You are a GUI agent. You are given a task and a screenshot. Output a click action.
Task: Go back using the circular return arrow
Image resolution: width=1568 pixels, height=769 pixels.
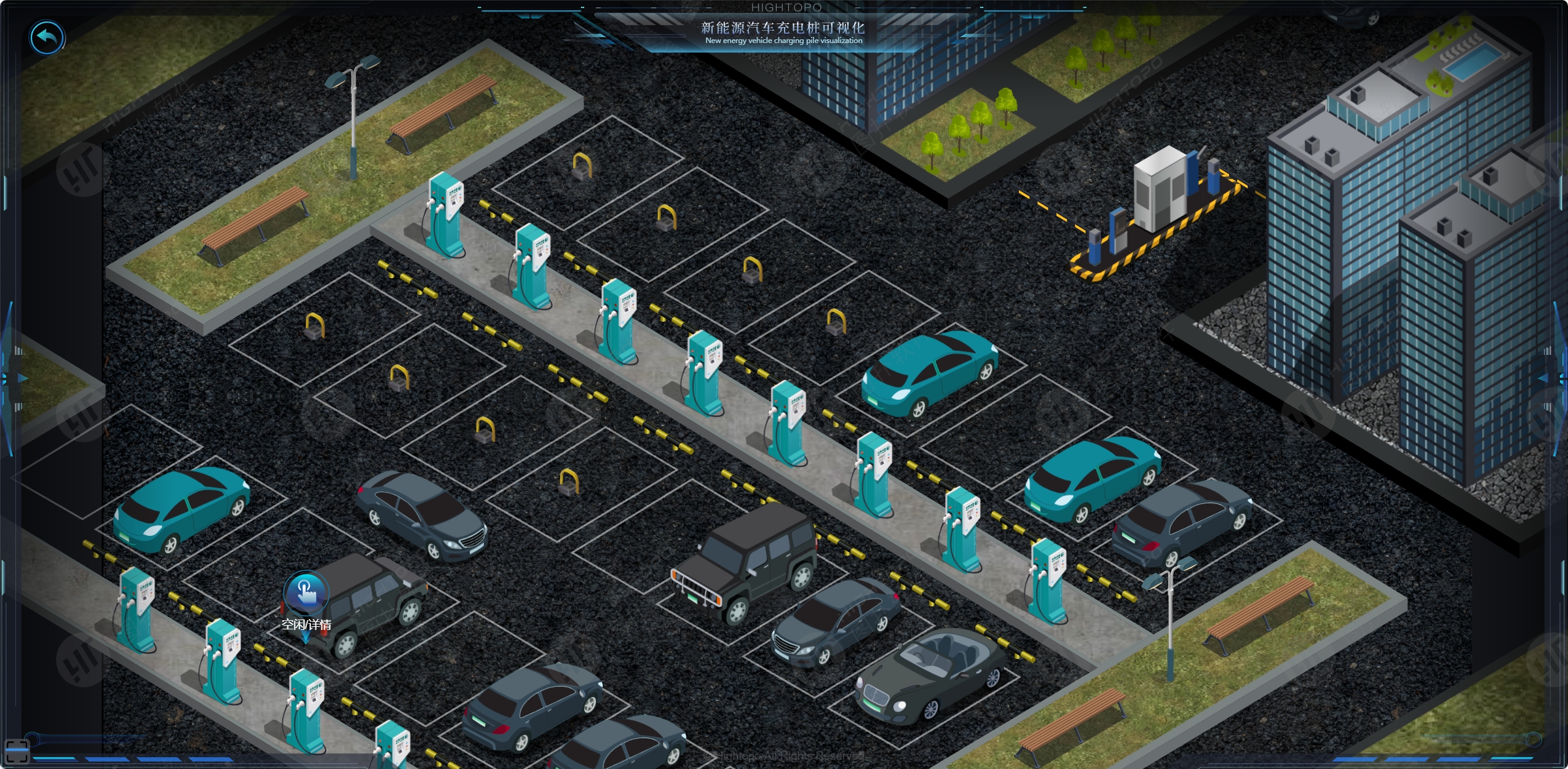47,38
